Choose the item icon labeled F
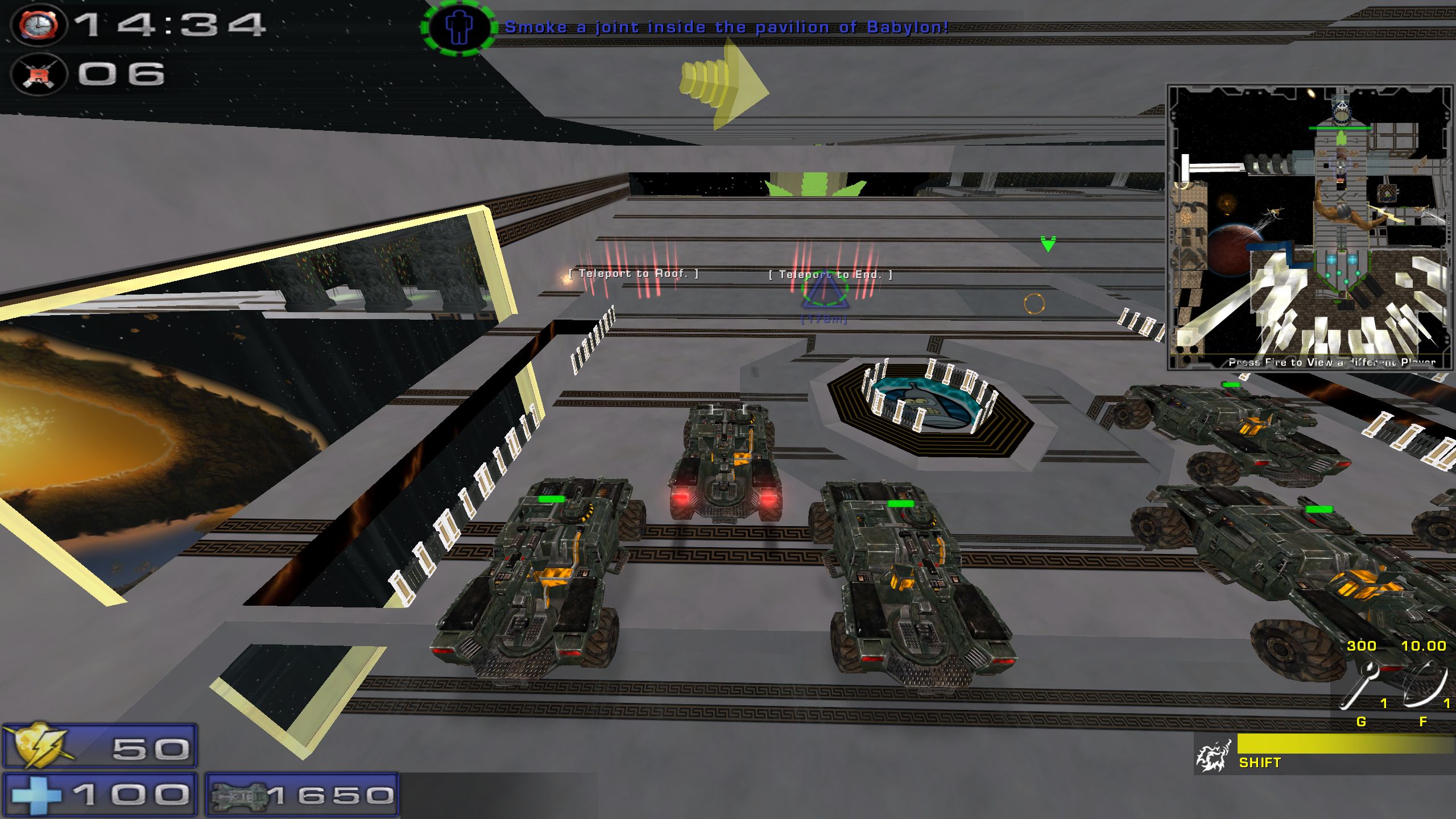The image size is (1456, 819). [x=1424, y=684]
